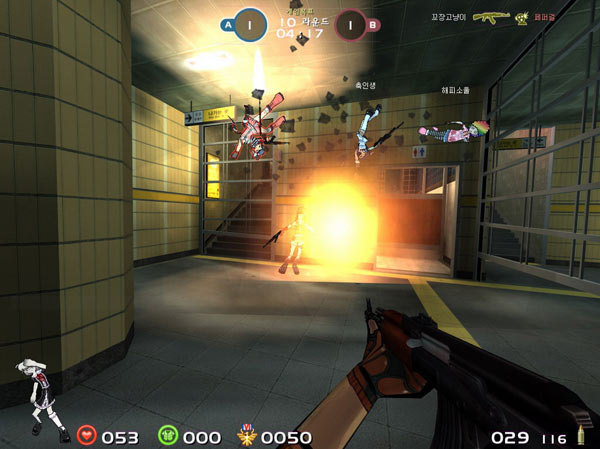This screenshot has width=600, height=449.
Task: Click the bullet ammo icon
Action: 578,437
